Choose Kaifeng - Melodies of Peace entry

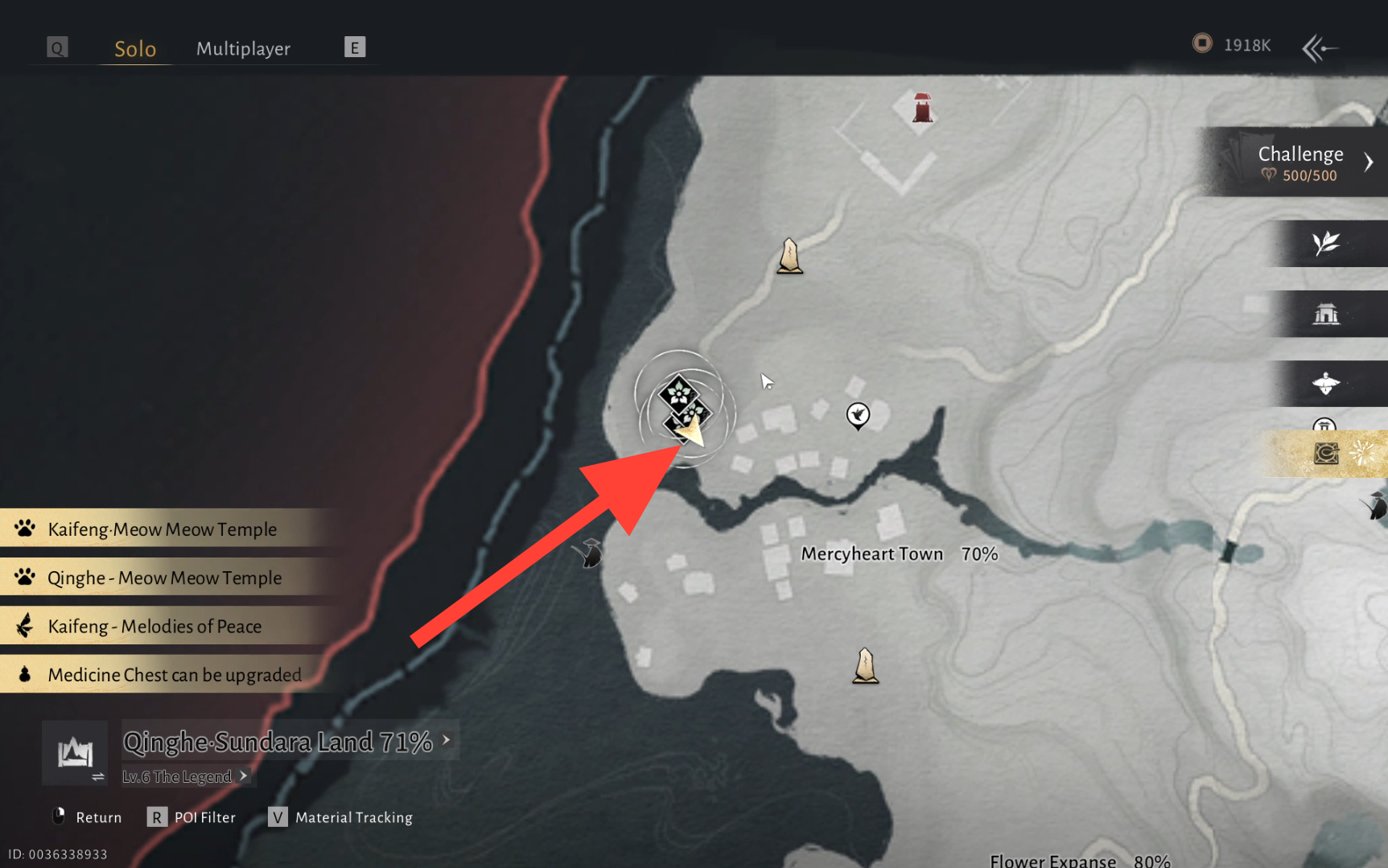pyautogui.click(x=154, y=626)
